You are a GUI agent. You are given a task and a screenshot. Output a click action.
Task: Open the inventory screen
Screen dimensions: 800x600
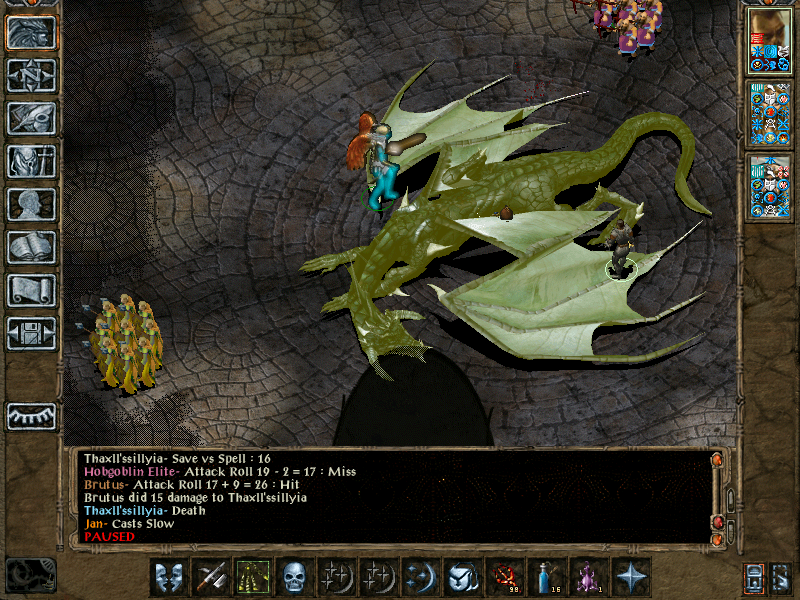pos(31,161)
